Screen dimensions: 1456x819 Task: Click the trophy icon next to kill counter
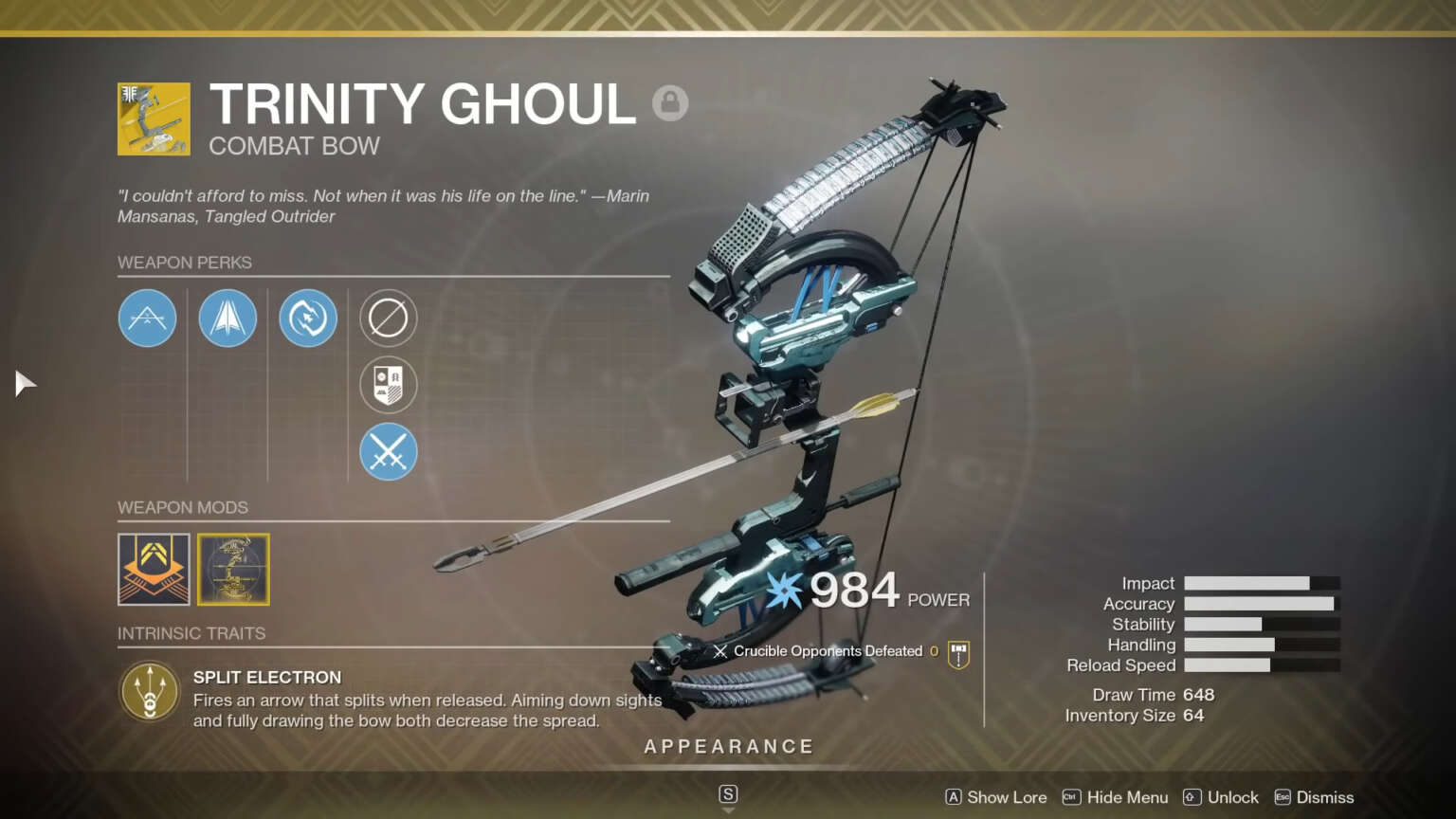tap(957, 651)
